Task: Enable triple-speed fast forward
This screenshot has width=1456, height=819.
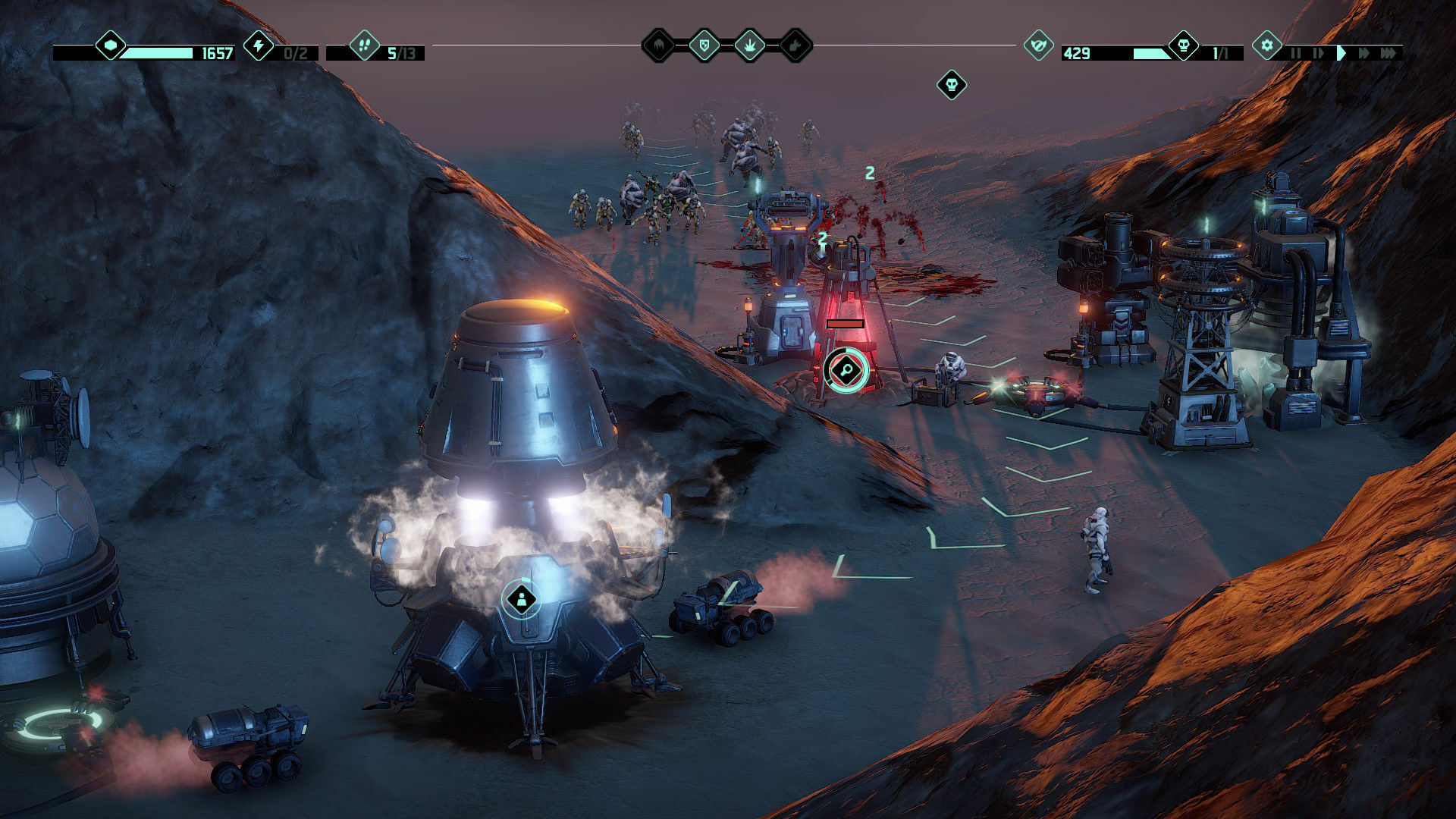Action: click(x=1390, y=52)
